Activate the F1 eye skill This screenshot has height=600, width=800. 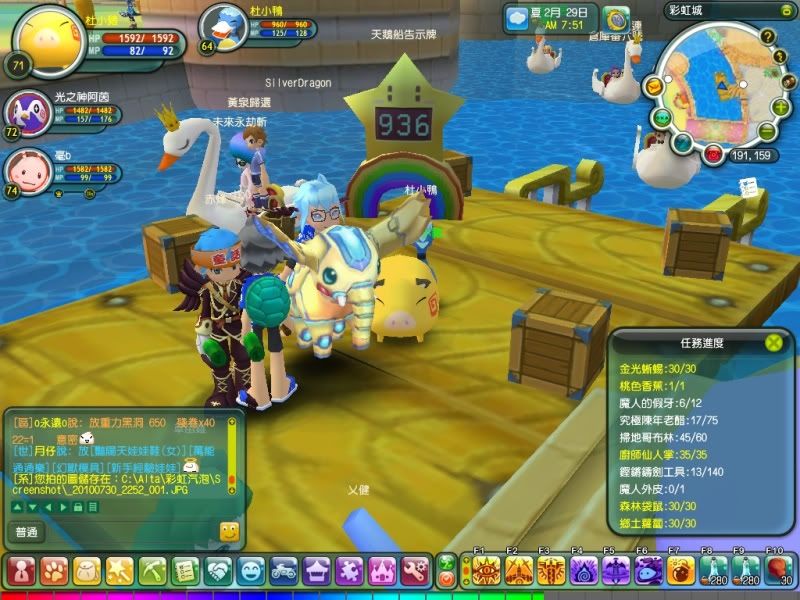(486, 571)
